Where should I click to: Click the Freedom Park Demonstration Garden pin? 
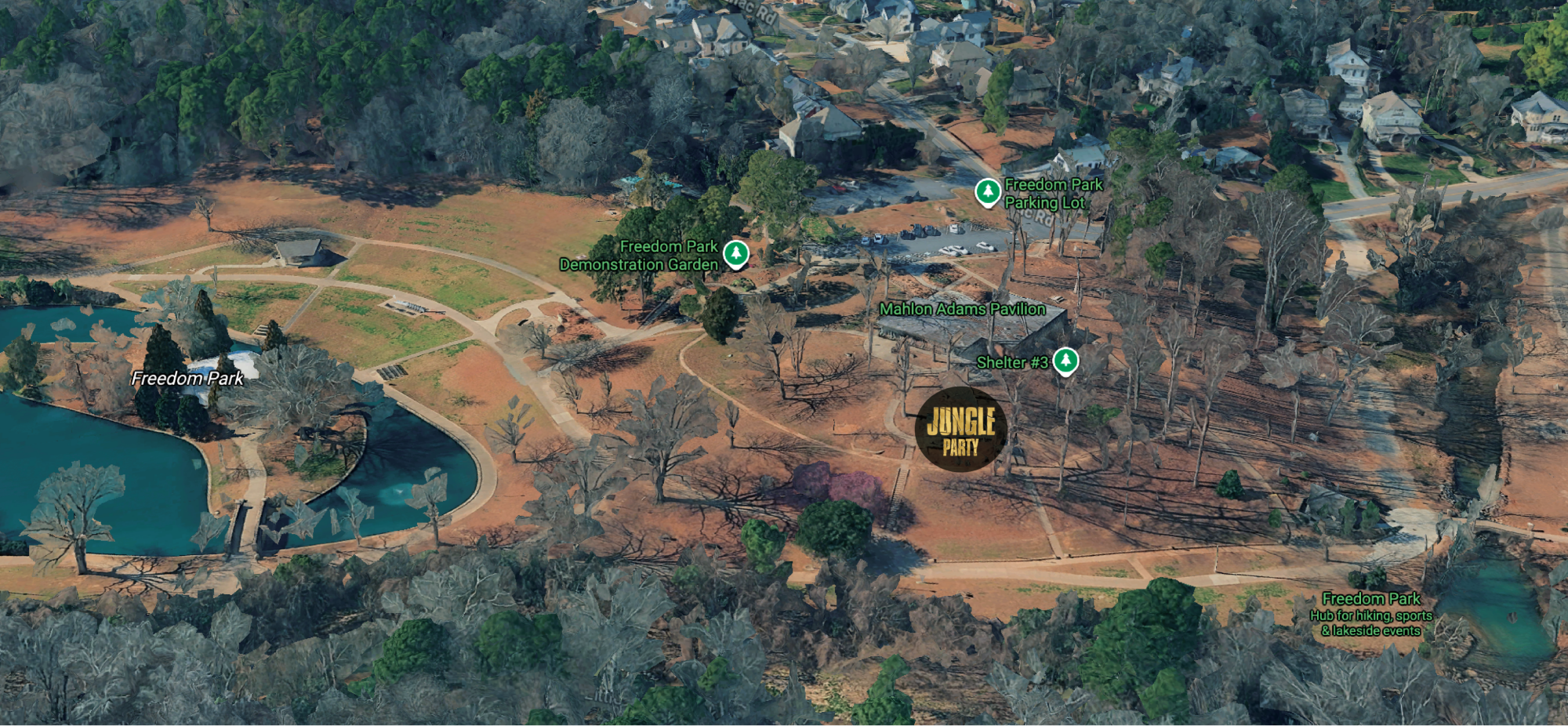pos(735,254)
